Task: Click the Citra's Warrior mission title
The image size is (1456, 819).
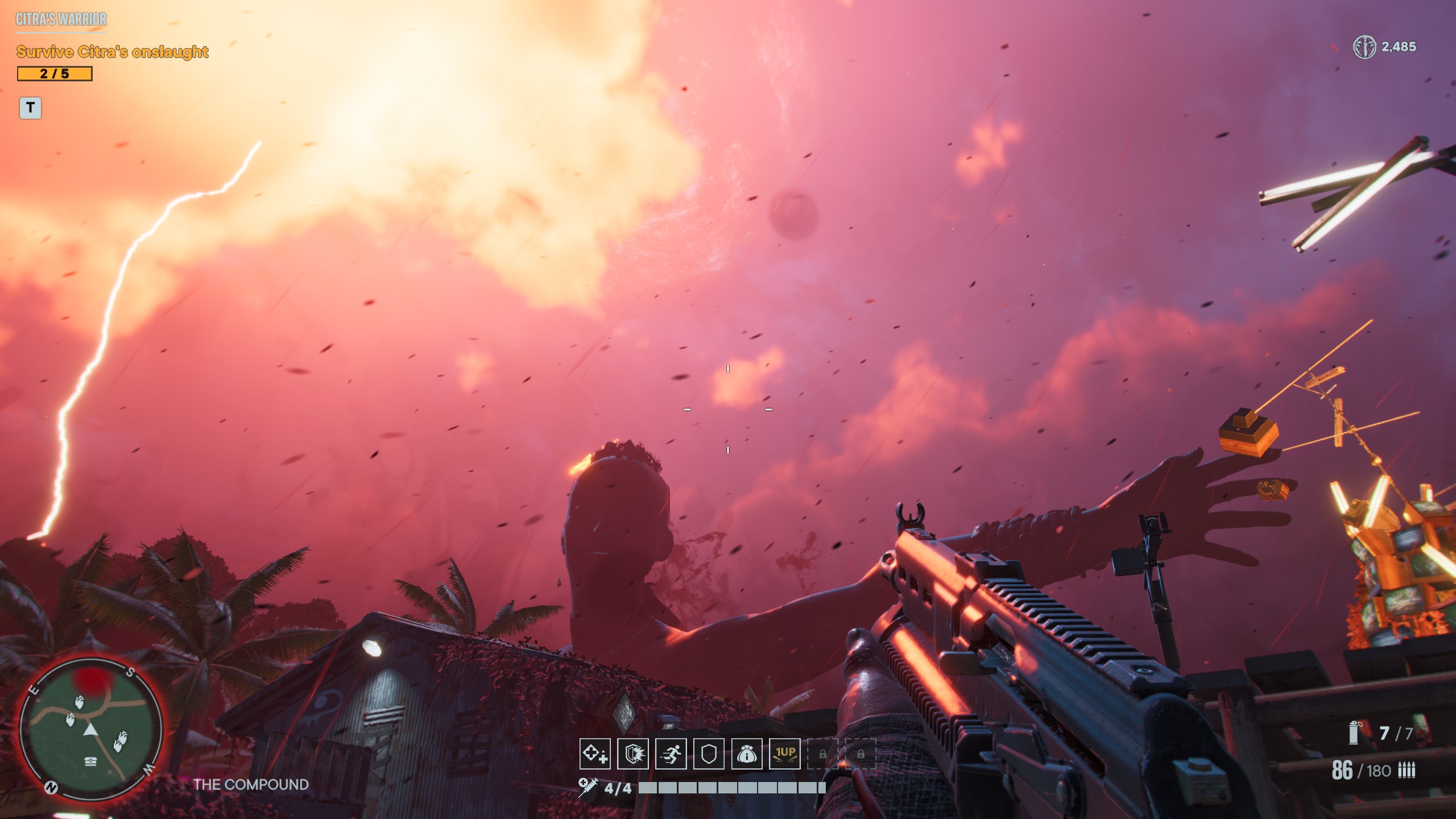Action: (x=61, y=19)
